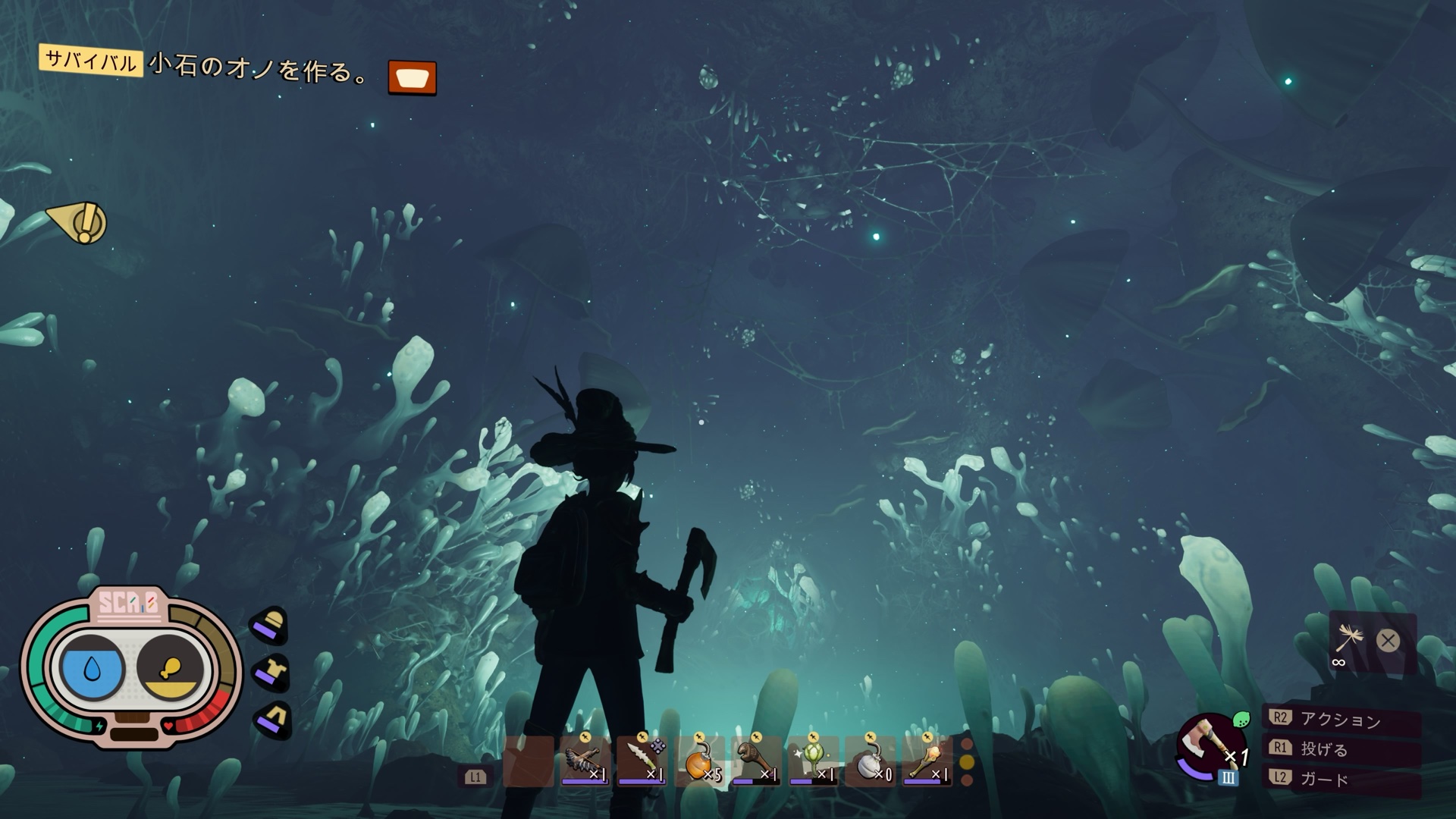Viewport: 1456px width, 819px height.
Task: Select the dandelion tuft glider icon
Action: (x=1351, y=640)
